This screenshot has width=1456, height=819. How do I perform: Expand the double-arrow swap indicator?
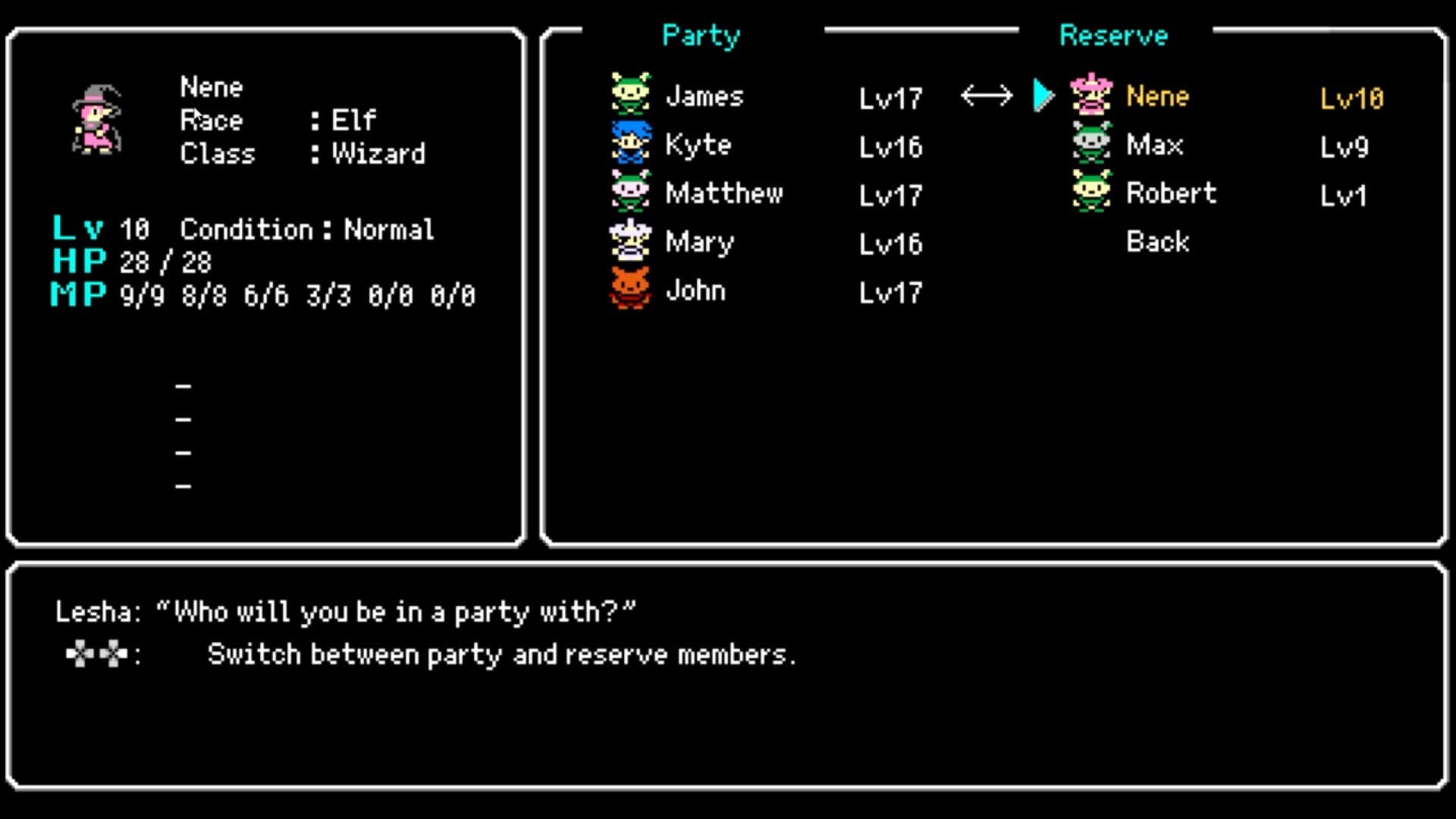[987, 94]
